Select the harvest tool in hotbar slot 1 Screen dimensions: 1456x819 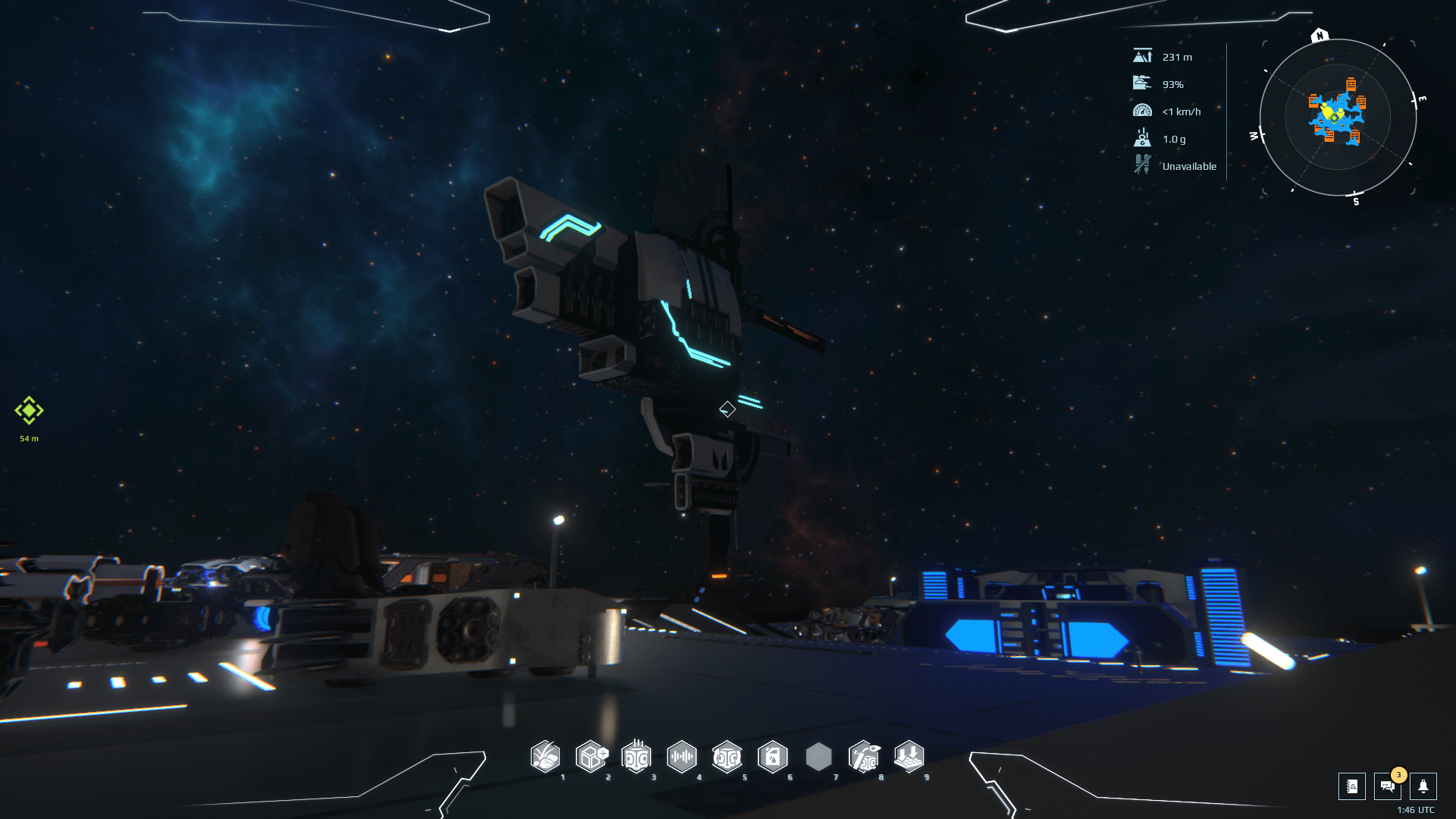547,758
